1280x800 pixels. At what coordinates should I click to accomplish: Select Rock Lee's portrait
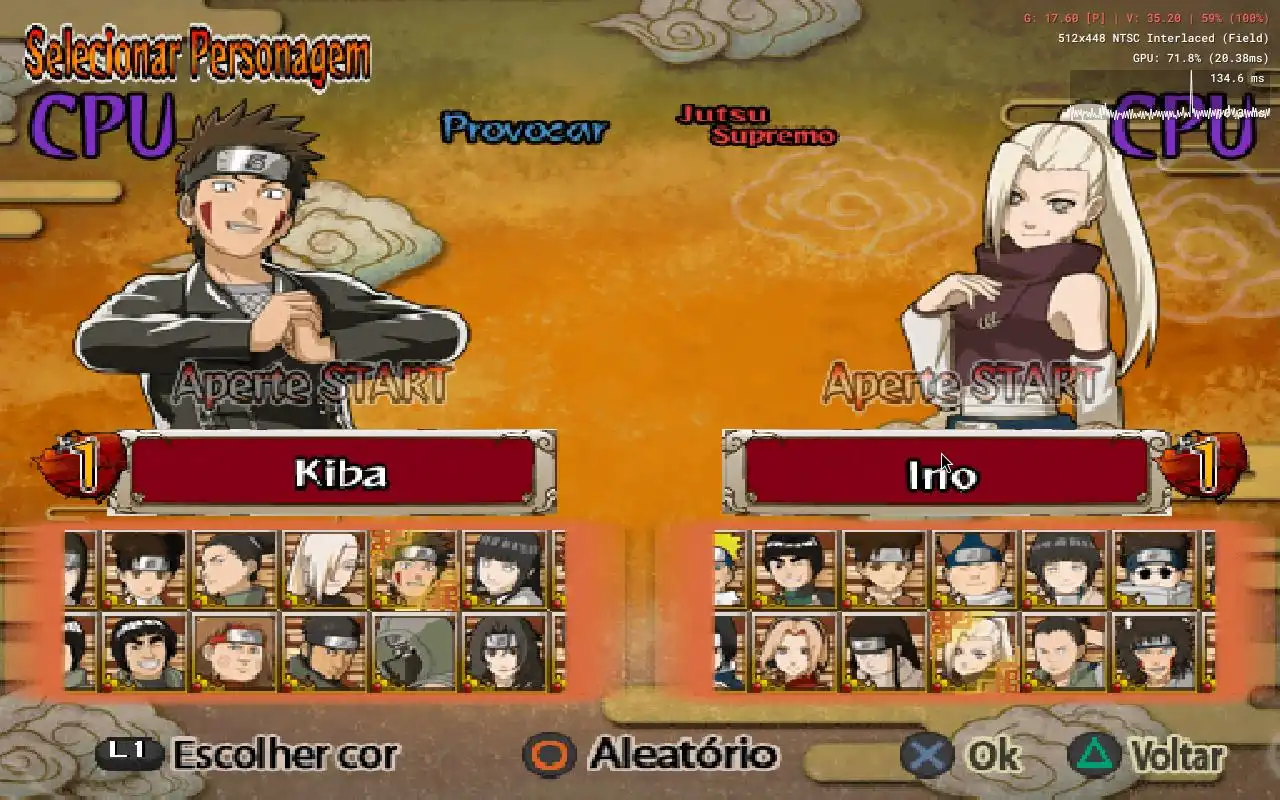coord(794,569)
